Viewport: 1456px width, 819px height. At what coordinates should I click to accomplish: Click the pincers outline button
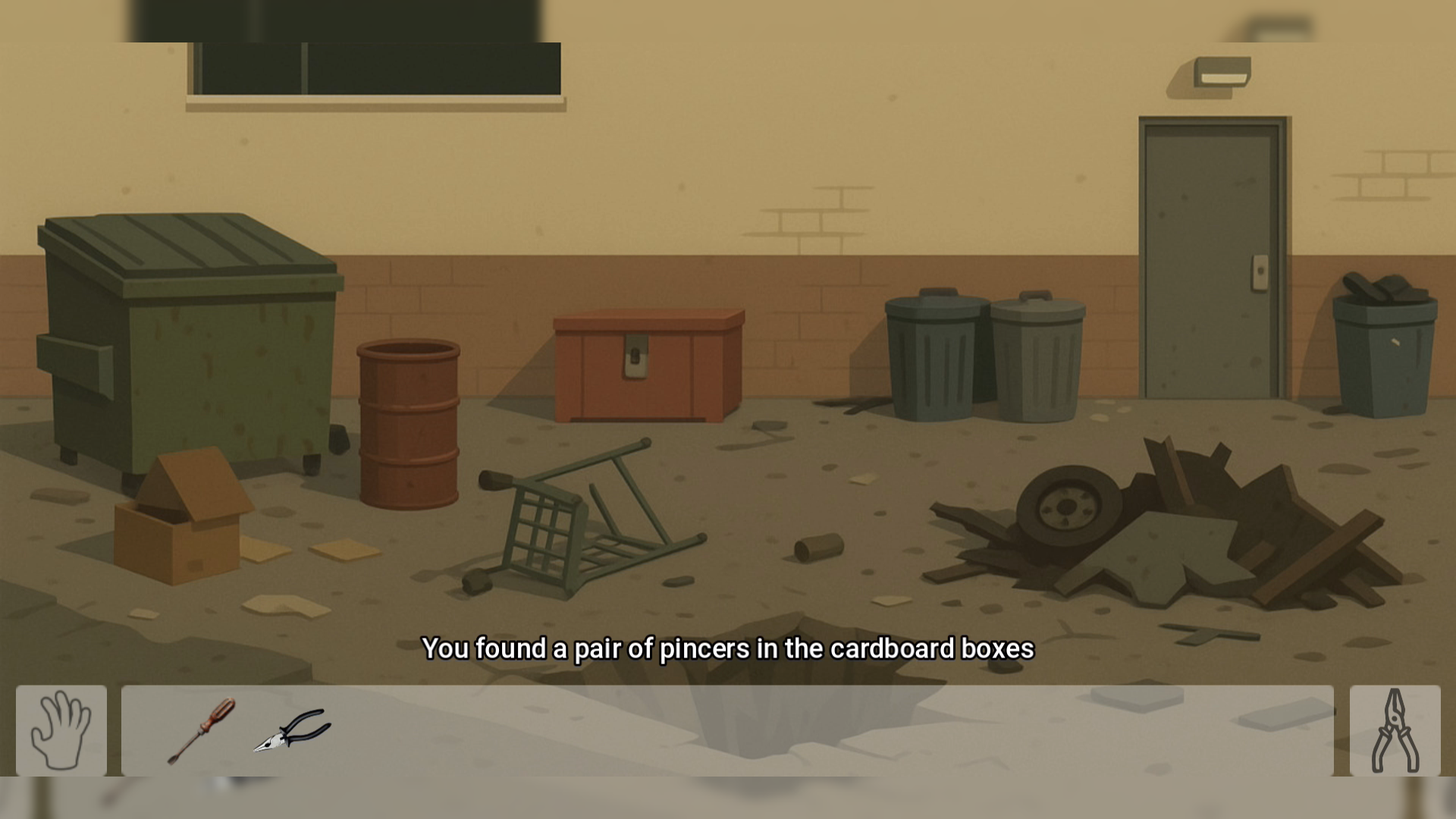1395,730
